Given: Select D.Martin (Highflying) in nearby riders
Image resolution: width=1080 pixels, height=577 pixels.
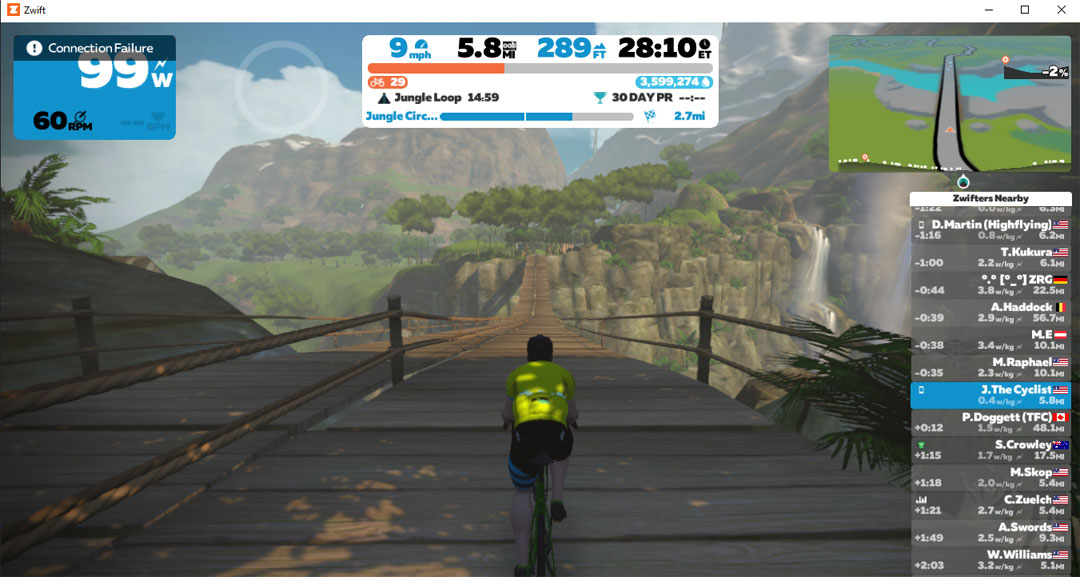Looking at the screenshot, I should tap(990, 230).
